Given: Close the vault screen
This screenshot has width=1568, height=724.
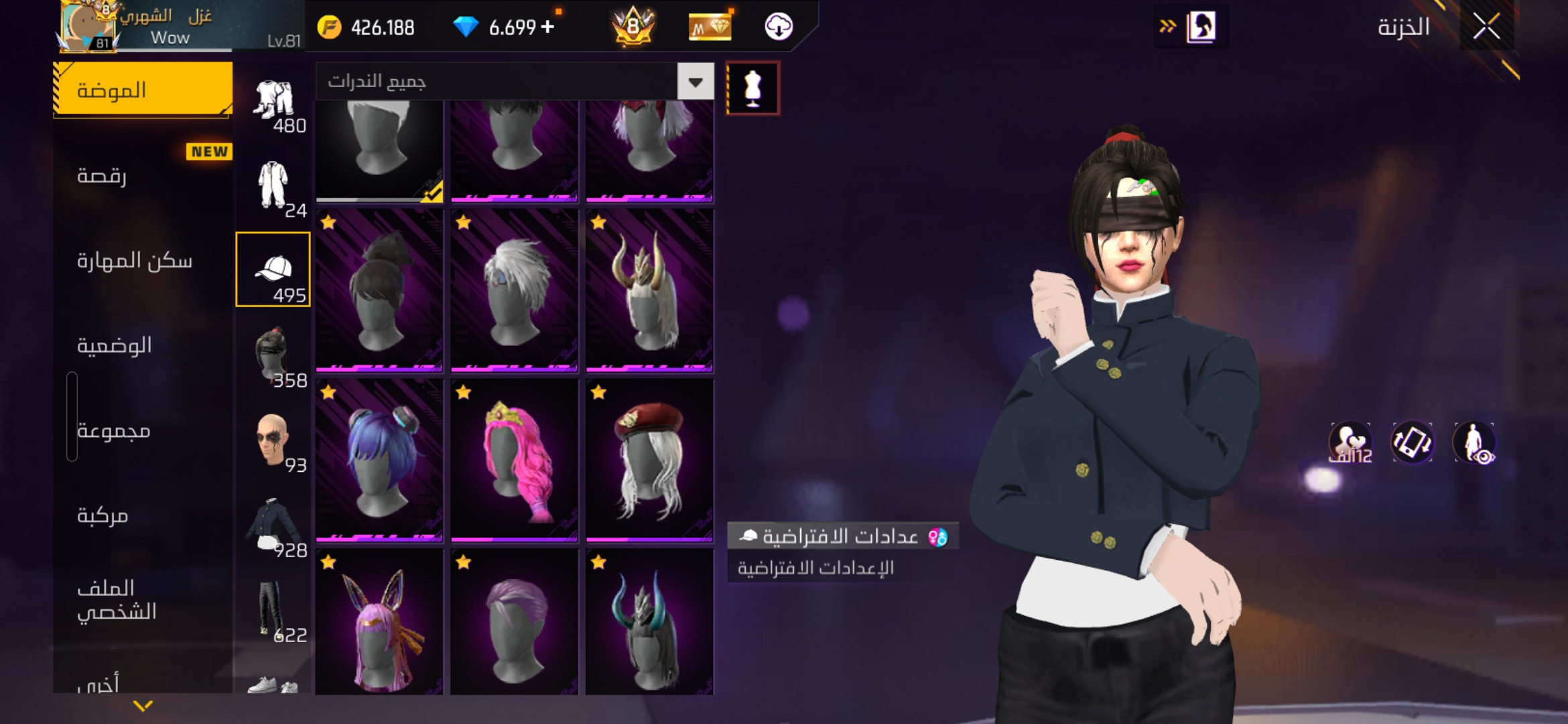Looking at the screenshot, I should [1486, 27].
